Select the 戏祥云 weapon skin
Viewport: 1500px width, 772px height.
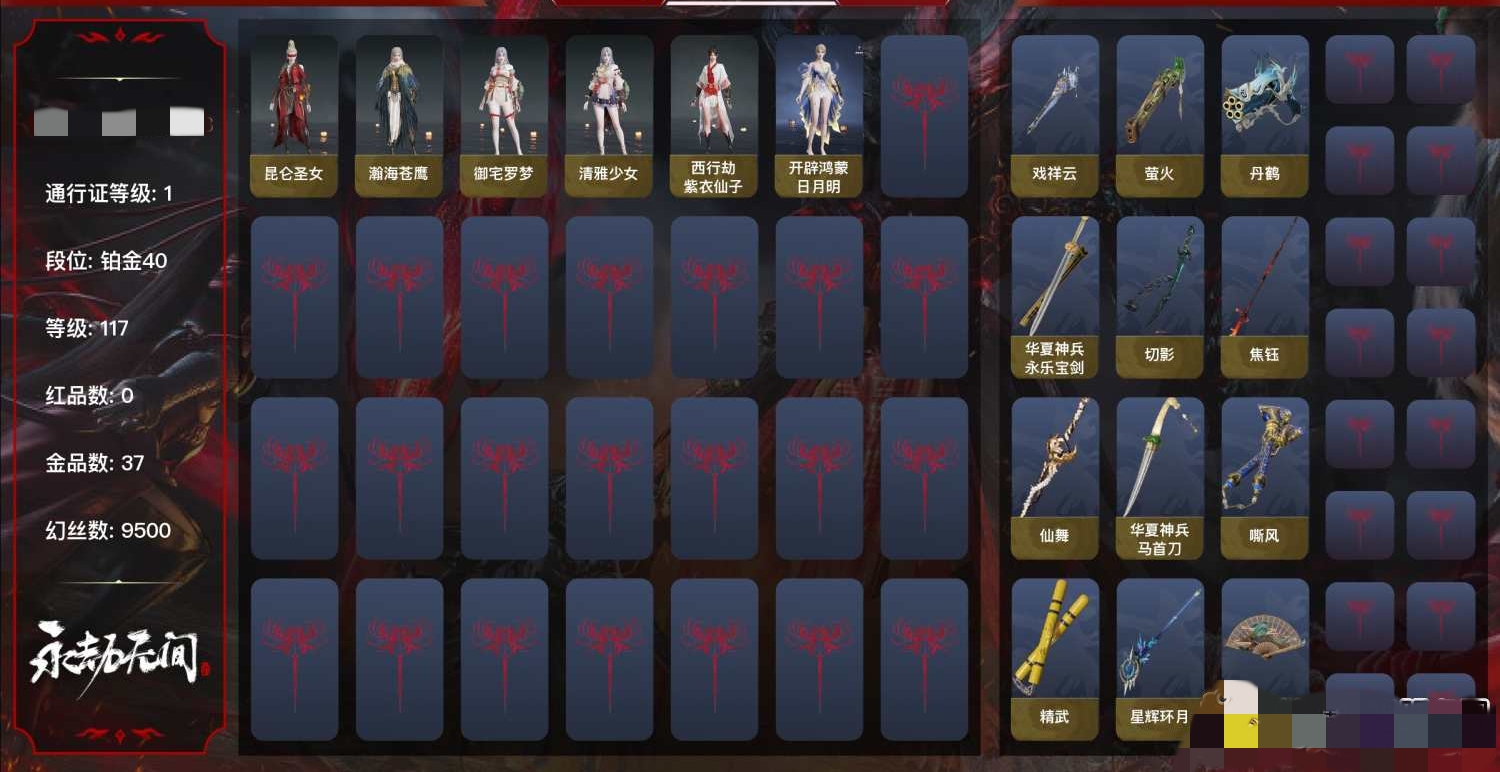click(x=1055, y=116)
